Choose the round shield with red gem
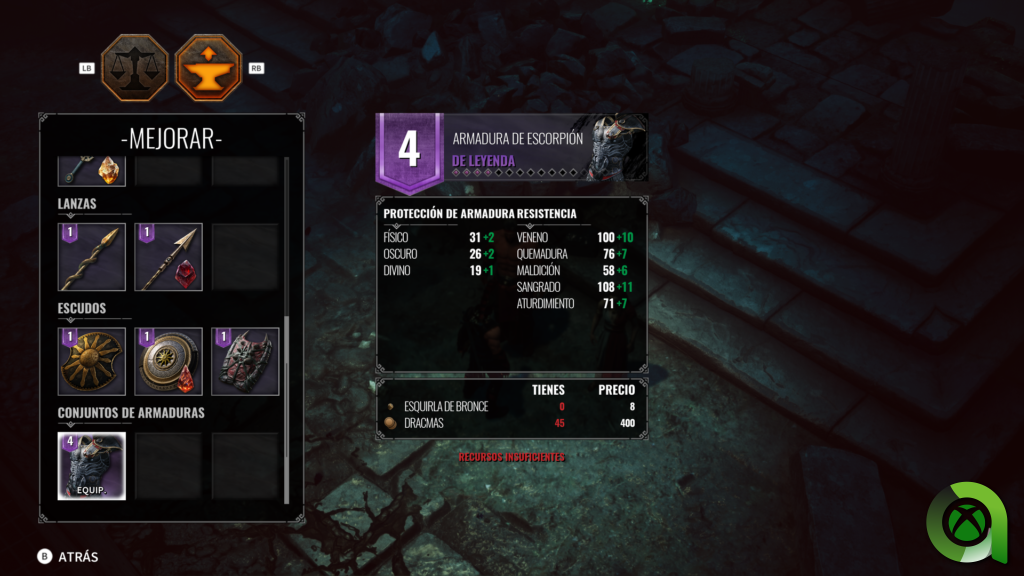Image resolution: width=1024 pixels, height=576 pixels. click(x=168, y=361)
